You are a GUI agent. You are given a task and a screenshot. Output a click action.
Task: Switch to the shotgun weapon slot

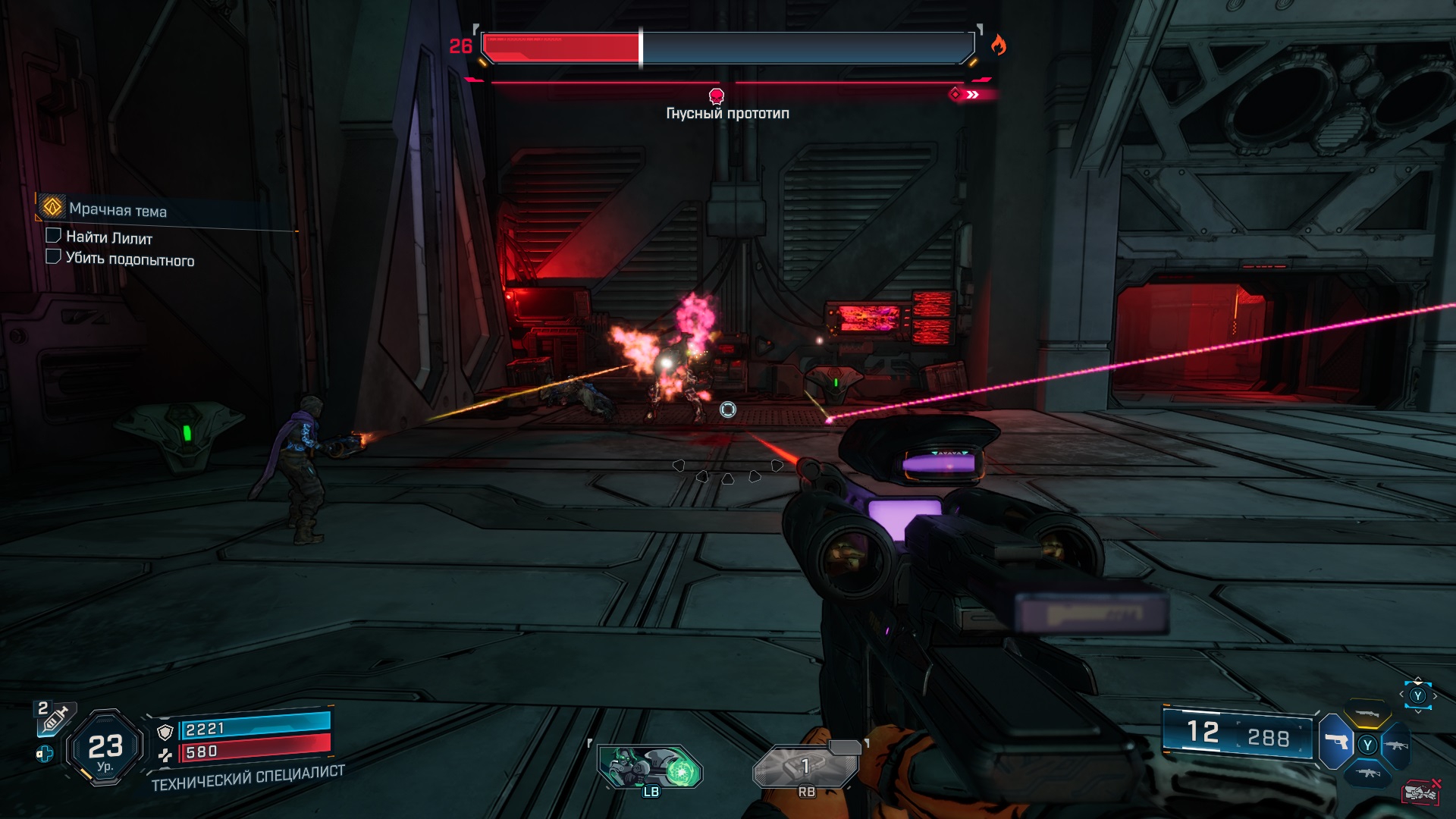pyautogui.click(x=1367, y=714)
